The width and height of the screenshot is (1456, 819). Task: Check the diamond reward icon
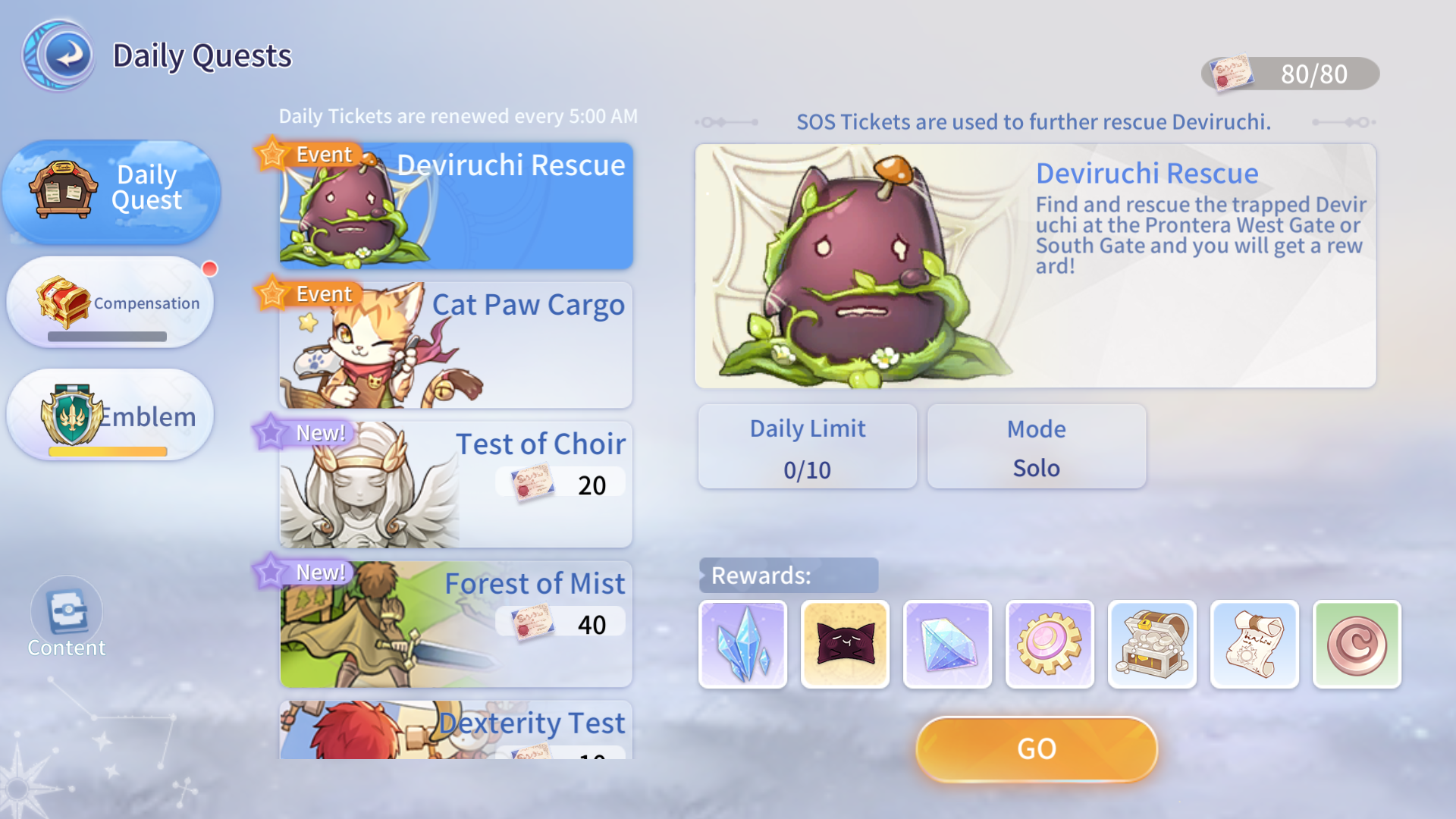click(948, 645)
